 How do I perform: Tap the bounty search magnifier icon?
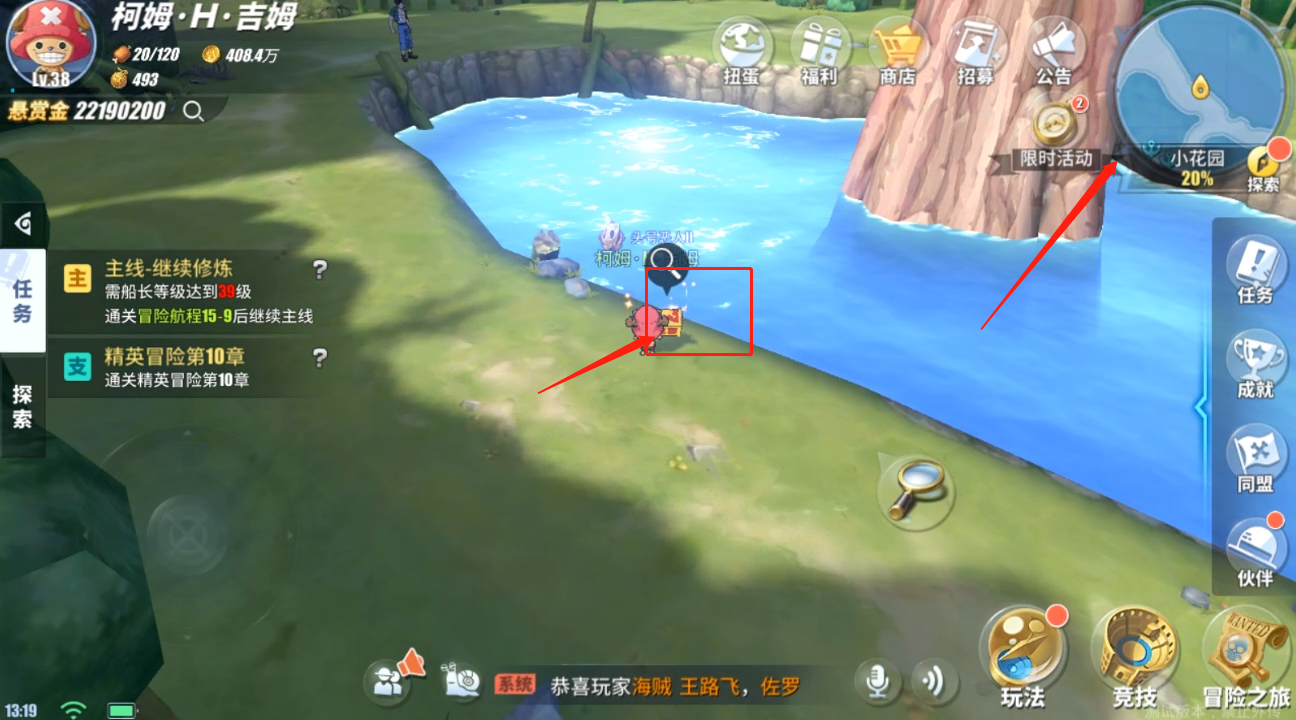click(193, 111)
